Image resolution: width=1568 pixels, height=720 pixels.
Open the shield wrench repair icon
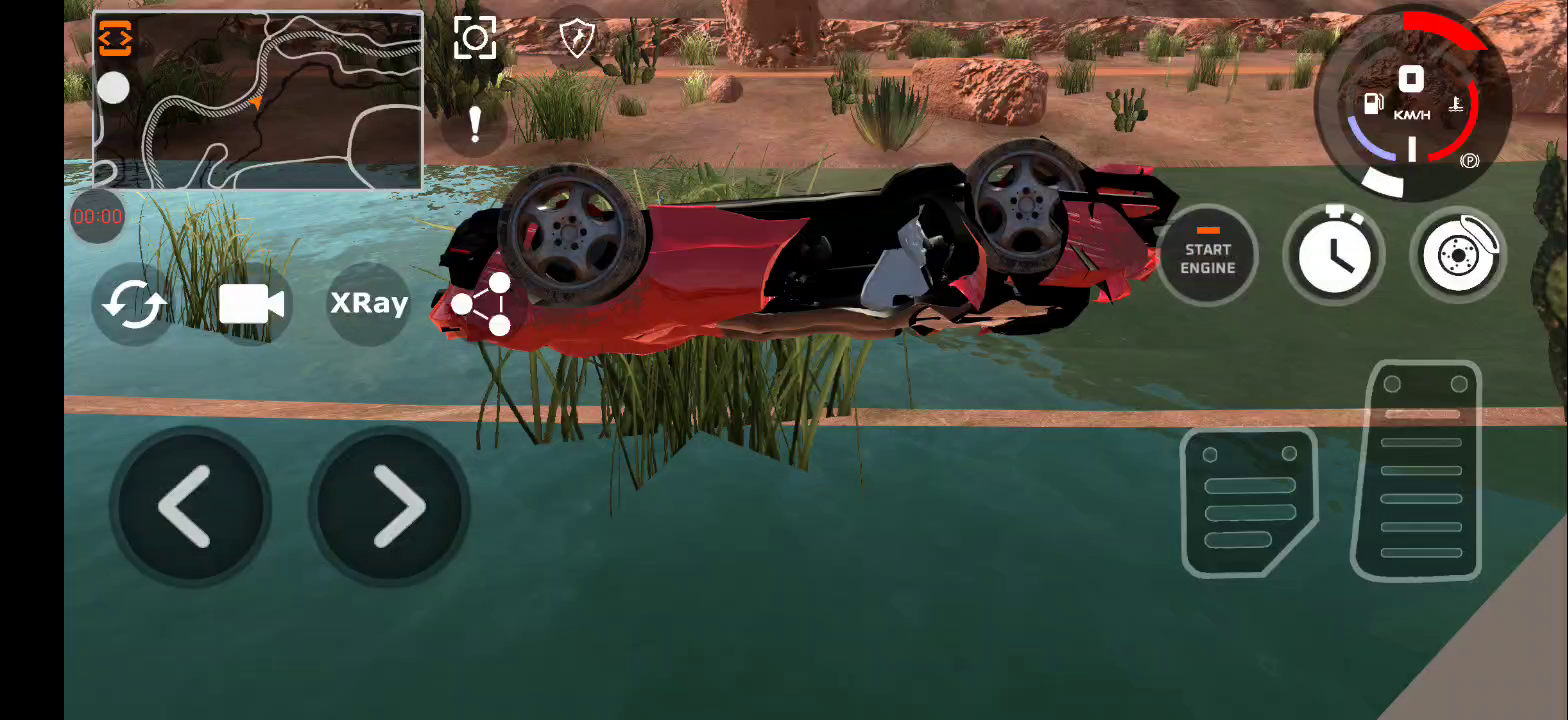coord(577,39)
